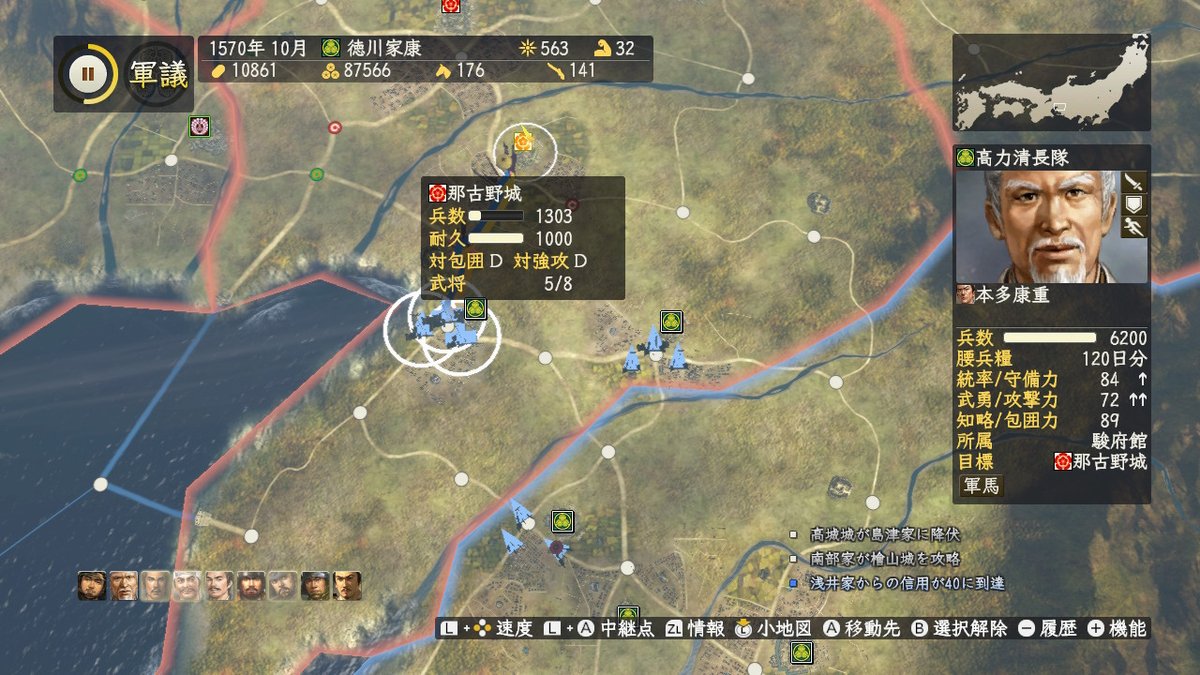Click the 高力清長 commander portrait
Image resolution: width=1200 pixels, height=675 pixels.
coord(1038,226)
